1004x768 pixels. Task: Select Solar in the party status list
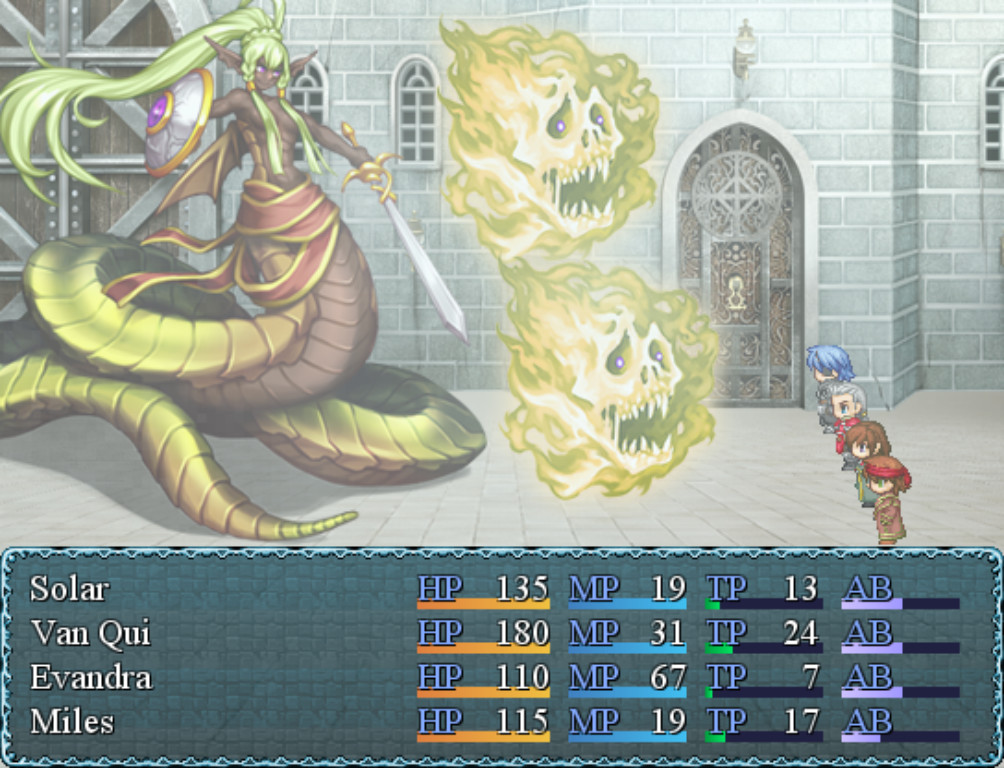(x=69, y=588)
